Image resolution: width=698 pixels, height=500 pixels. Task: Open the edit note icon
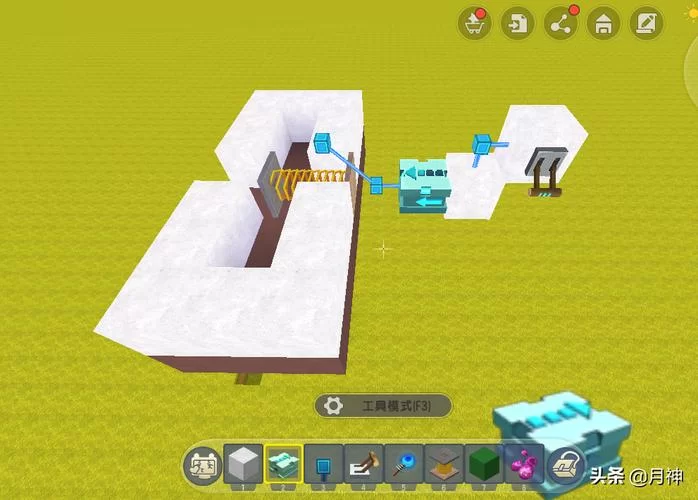pos(647,23)
